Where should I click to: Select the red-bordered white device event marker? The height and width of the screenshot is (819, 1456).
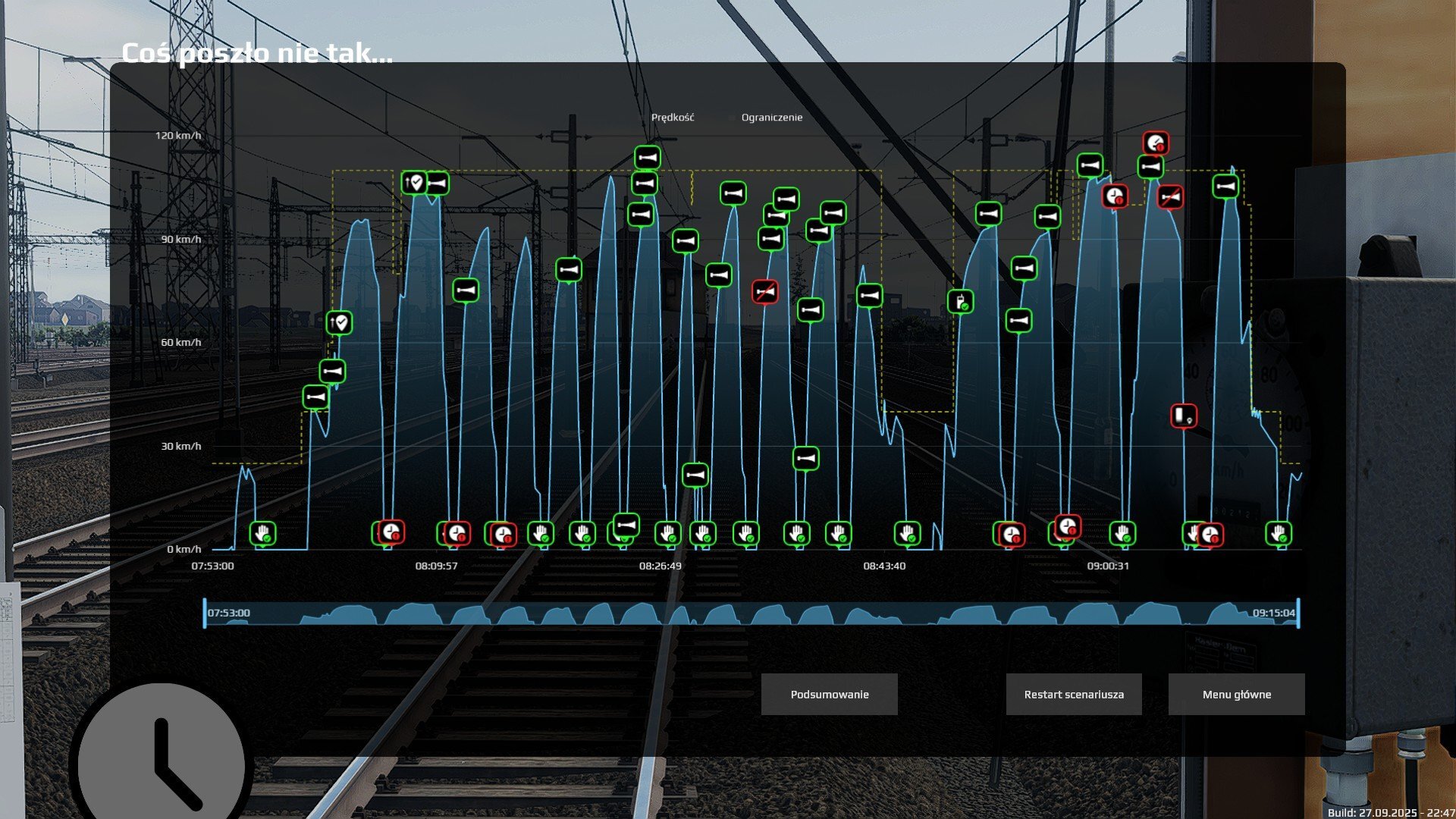click(x=1183, y=416)
